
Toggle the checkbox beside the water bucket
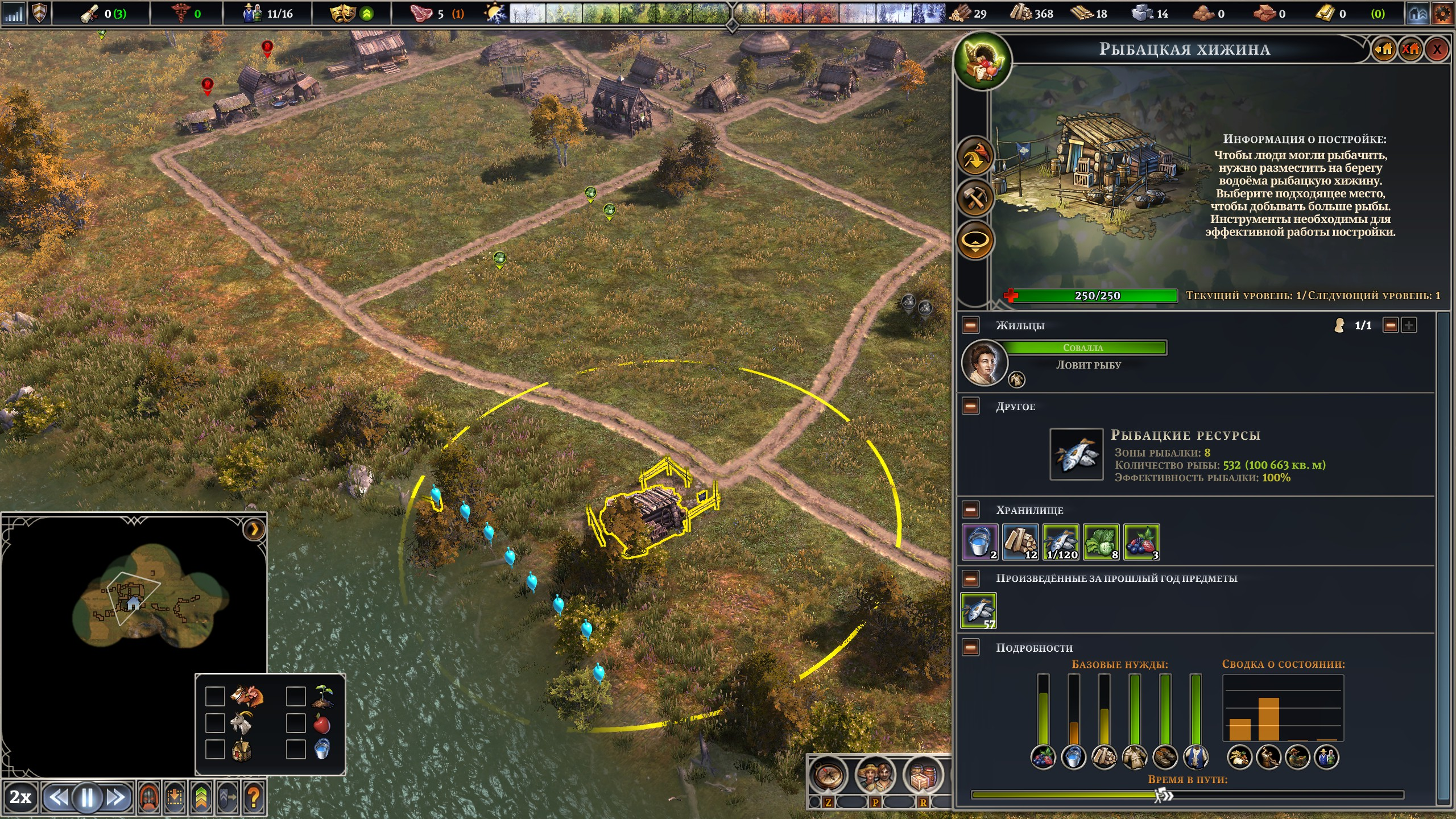click(x=296, y=749)
